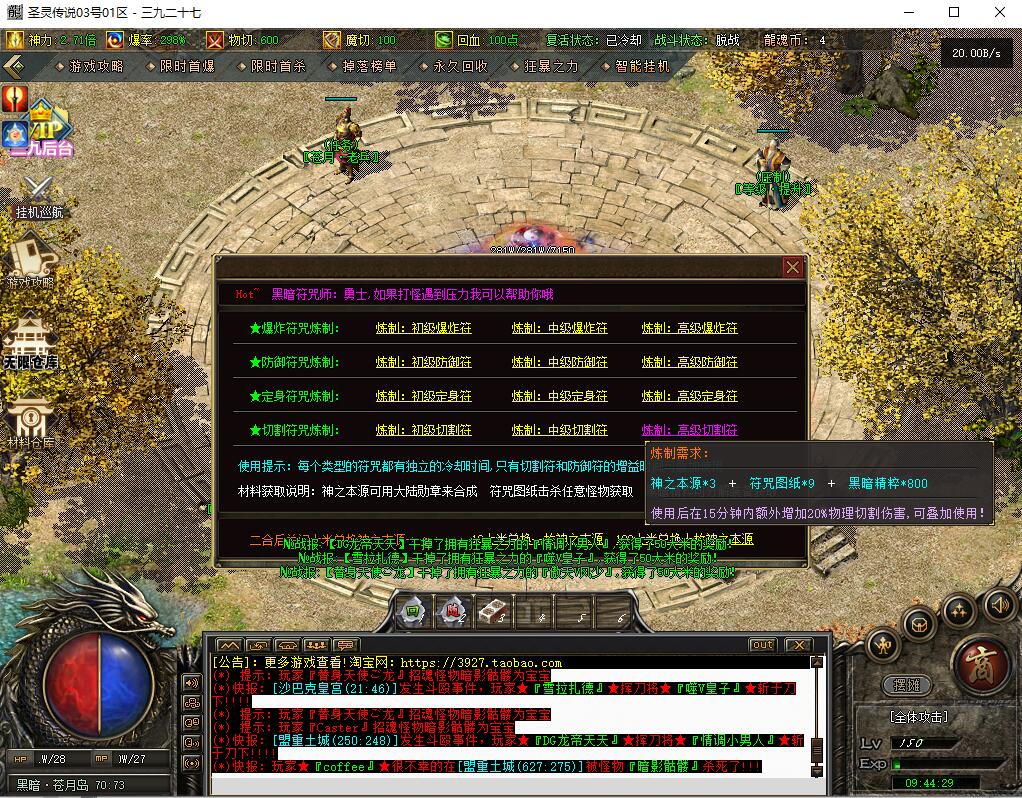Toggle the sound speaker icon

pyautogui.click(x=999, y=603)
